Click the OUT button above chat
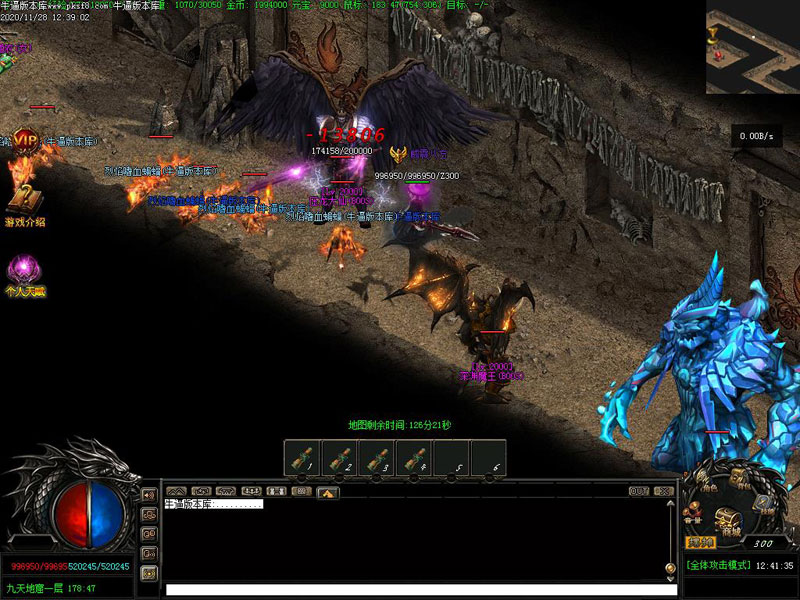This screenshot has height=600, width=800. click(x=639, y=491)
